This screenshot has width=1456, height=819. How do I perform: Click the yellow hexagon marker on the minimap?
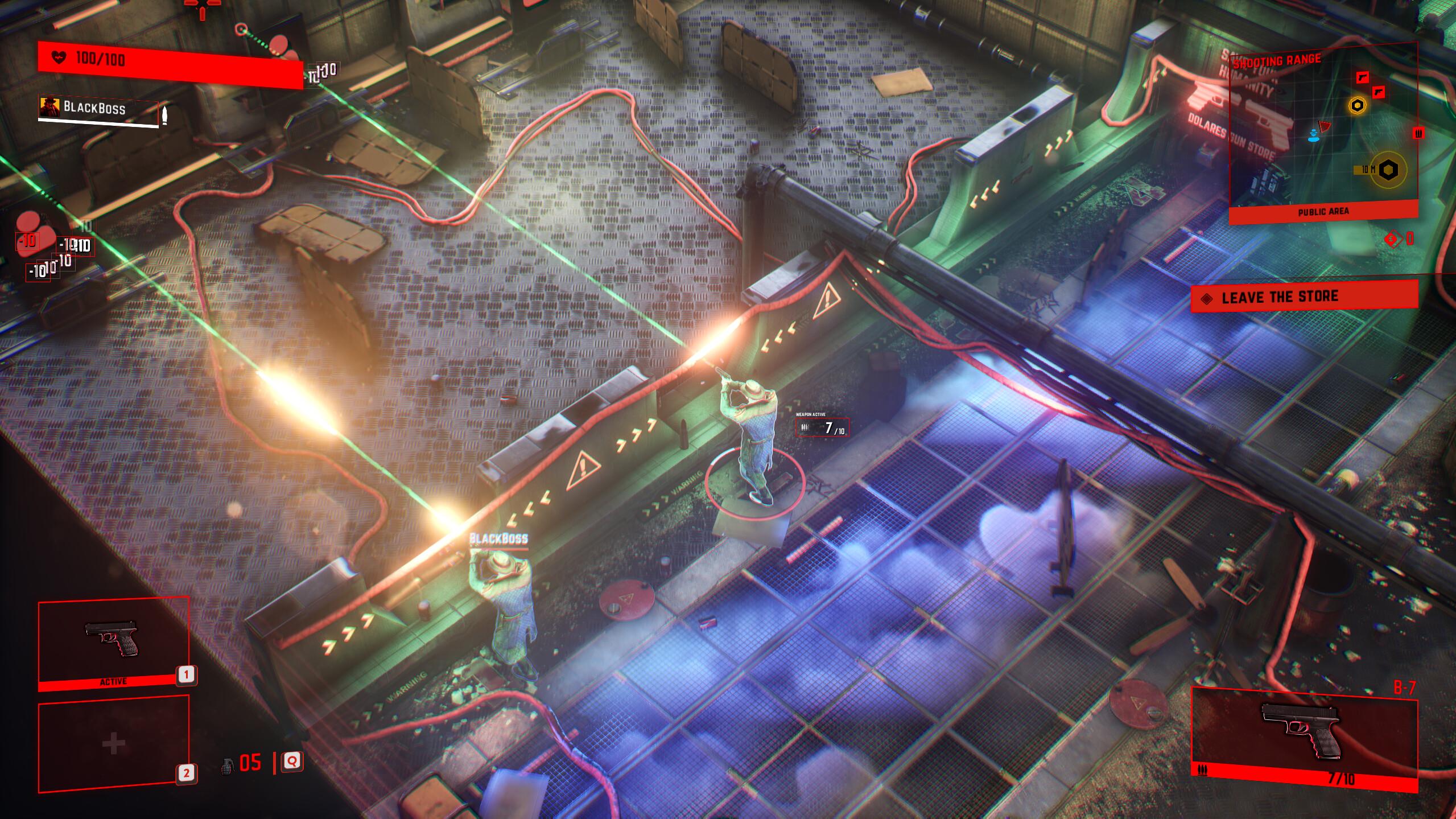1357,105
